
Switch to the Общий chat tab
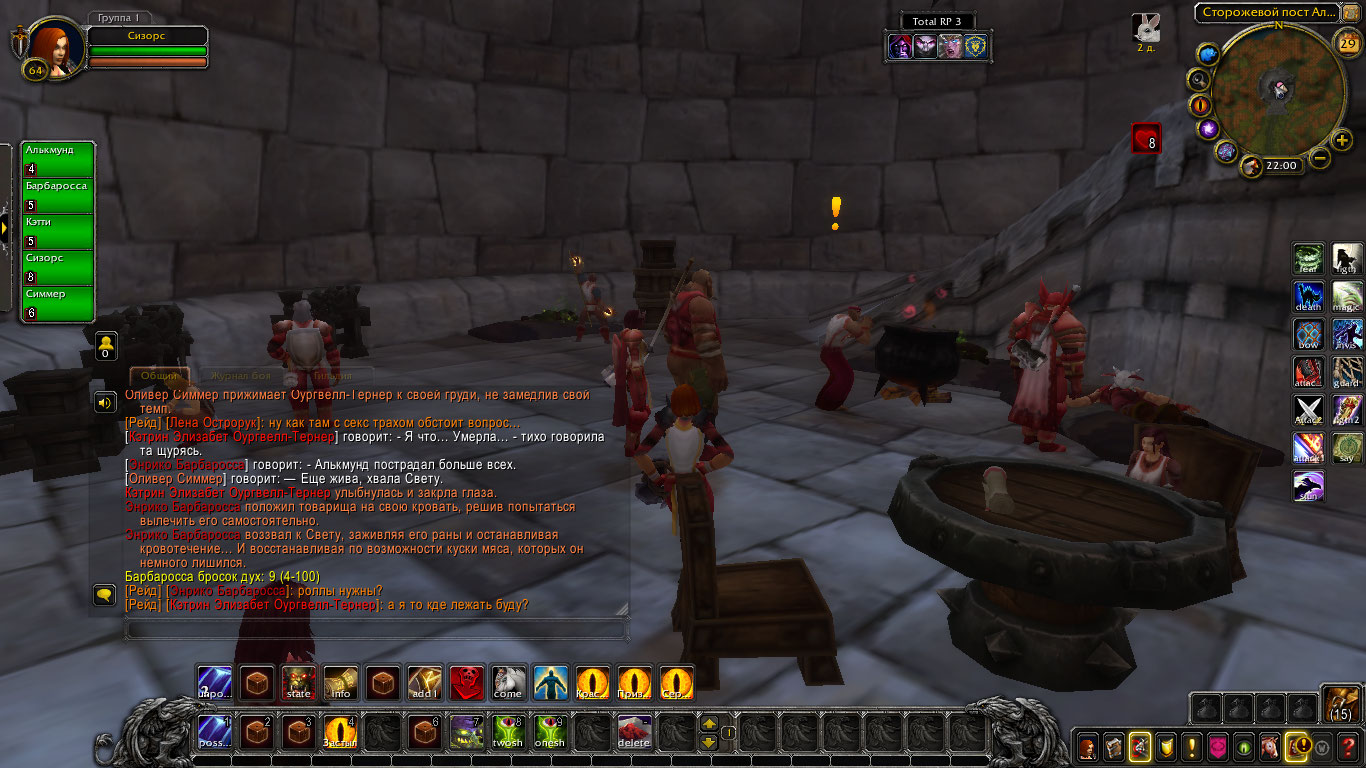[x=160, y=376]
